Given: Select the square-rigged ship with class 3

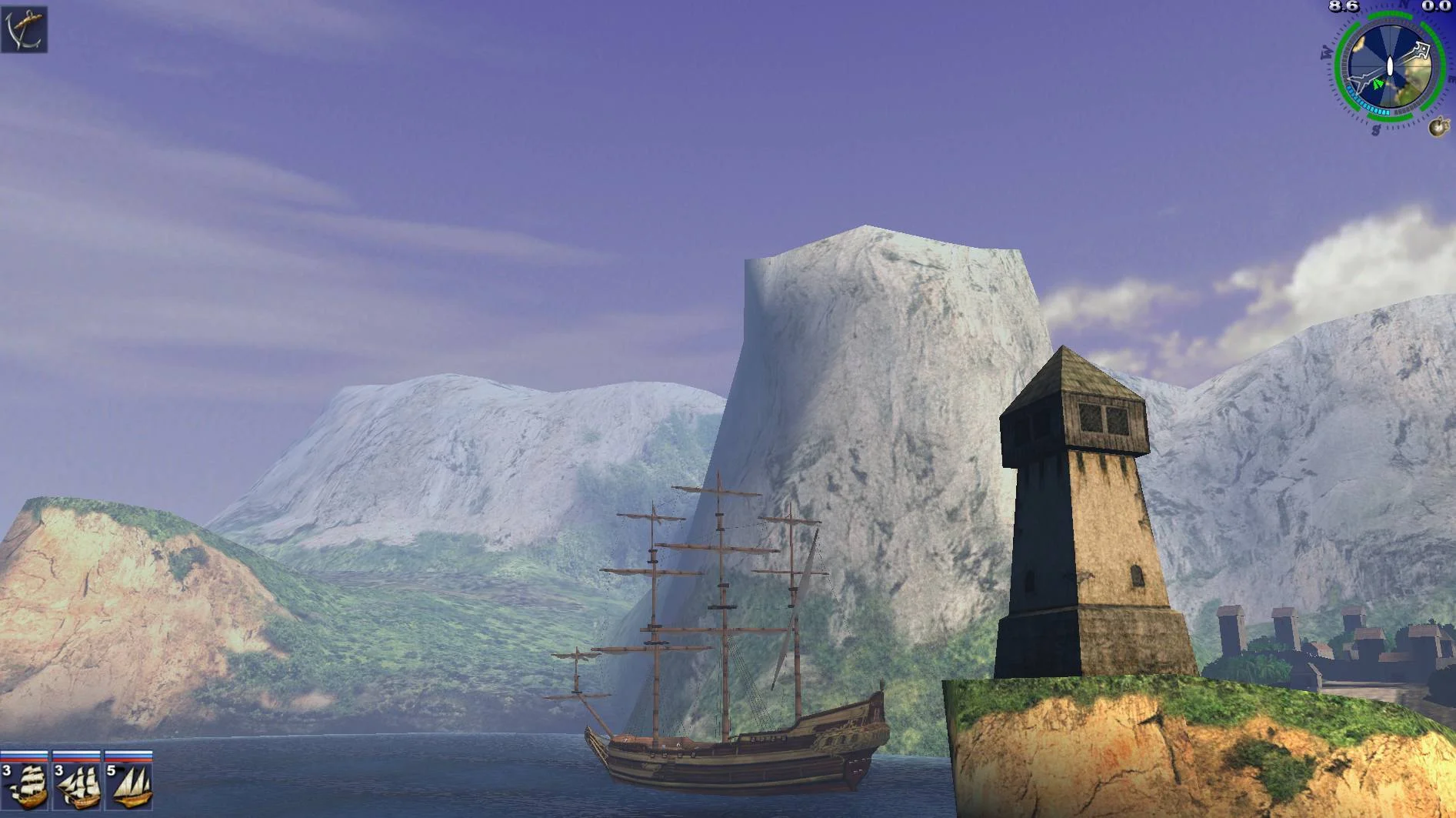Looking at the screenshot, I should point(25,783).
